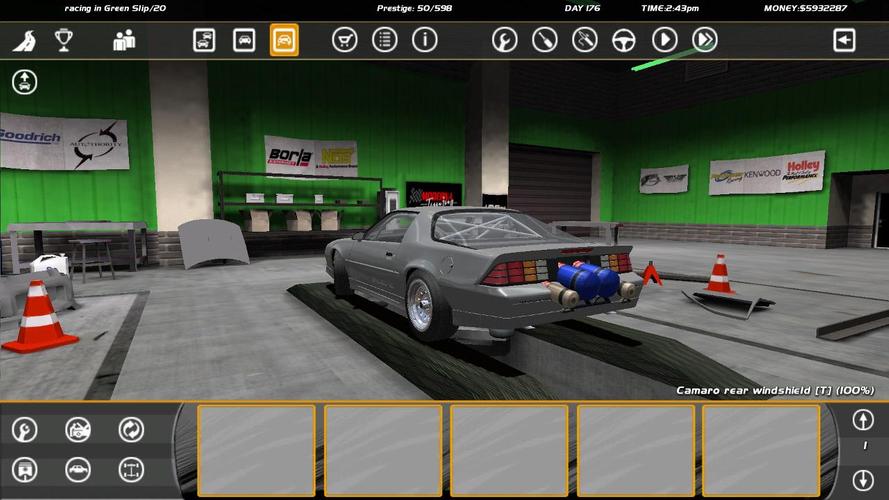Click the bird logo icon

[x=24, y=41]
